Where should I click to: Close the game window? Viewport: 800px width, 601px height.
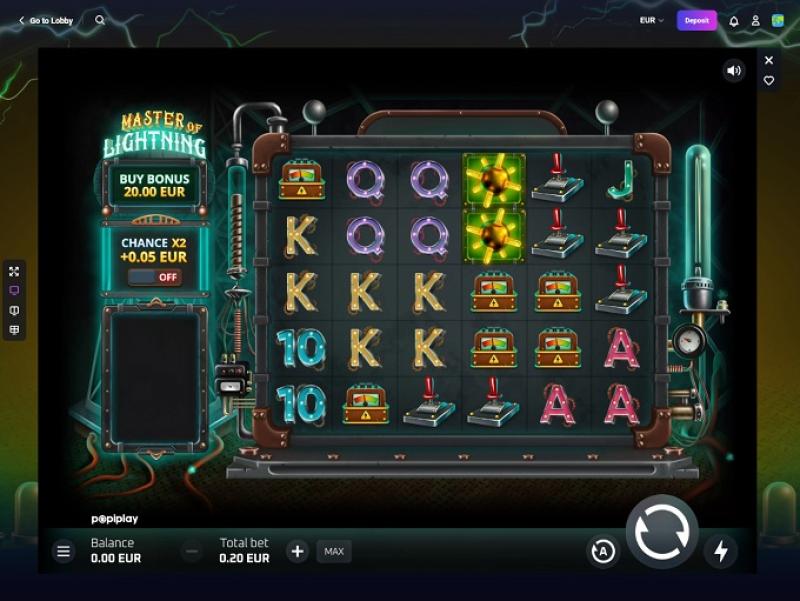pyautogui.click(x=768, y=60)
